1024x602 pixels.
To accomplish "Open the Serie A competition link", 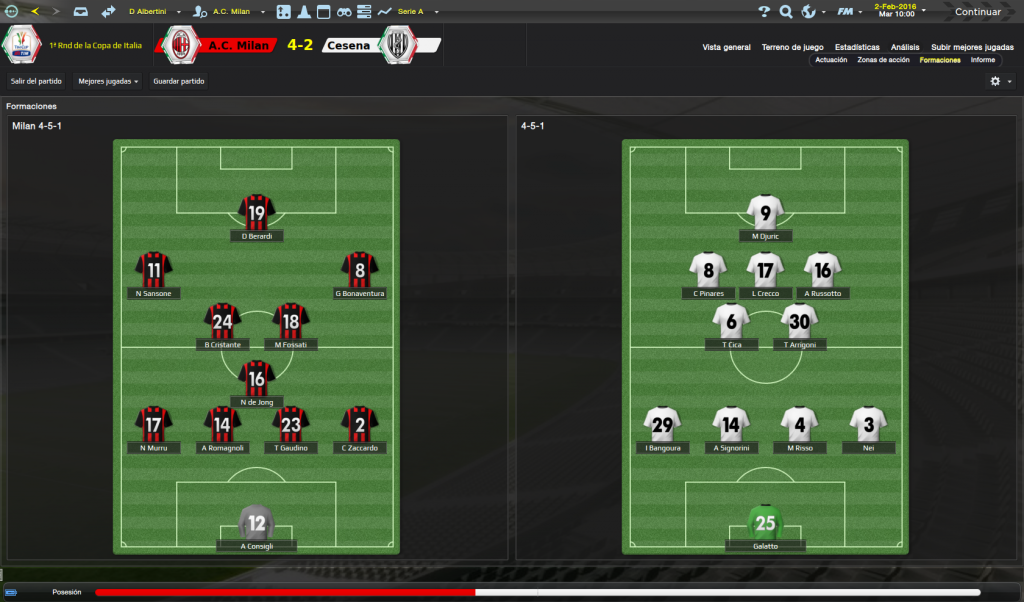I will pyautogui.click(x=412, y=12).
